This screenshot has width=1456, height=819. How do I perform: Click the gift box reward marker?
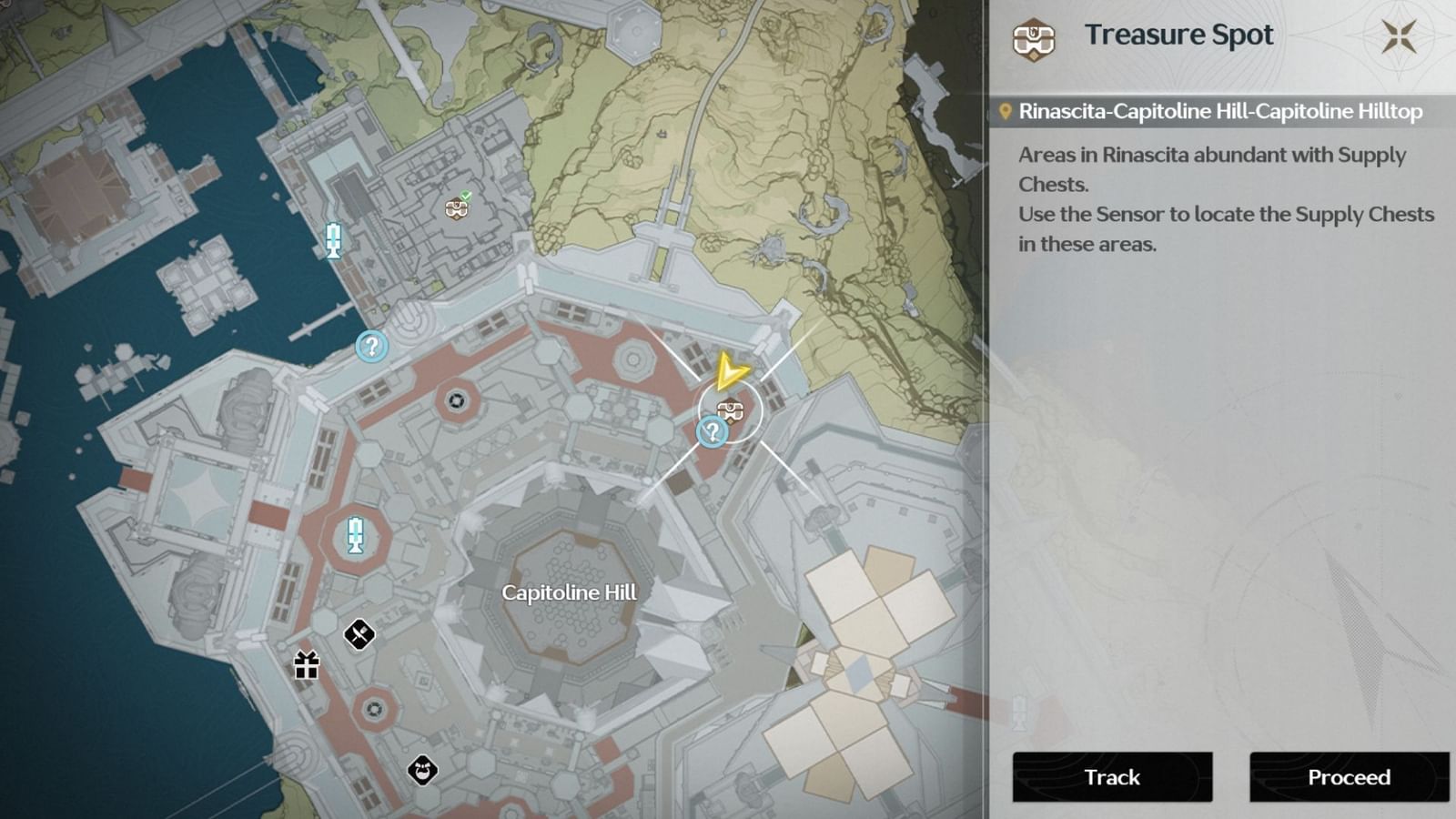pos(306,666)
